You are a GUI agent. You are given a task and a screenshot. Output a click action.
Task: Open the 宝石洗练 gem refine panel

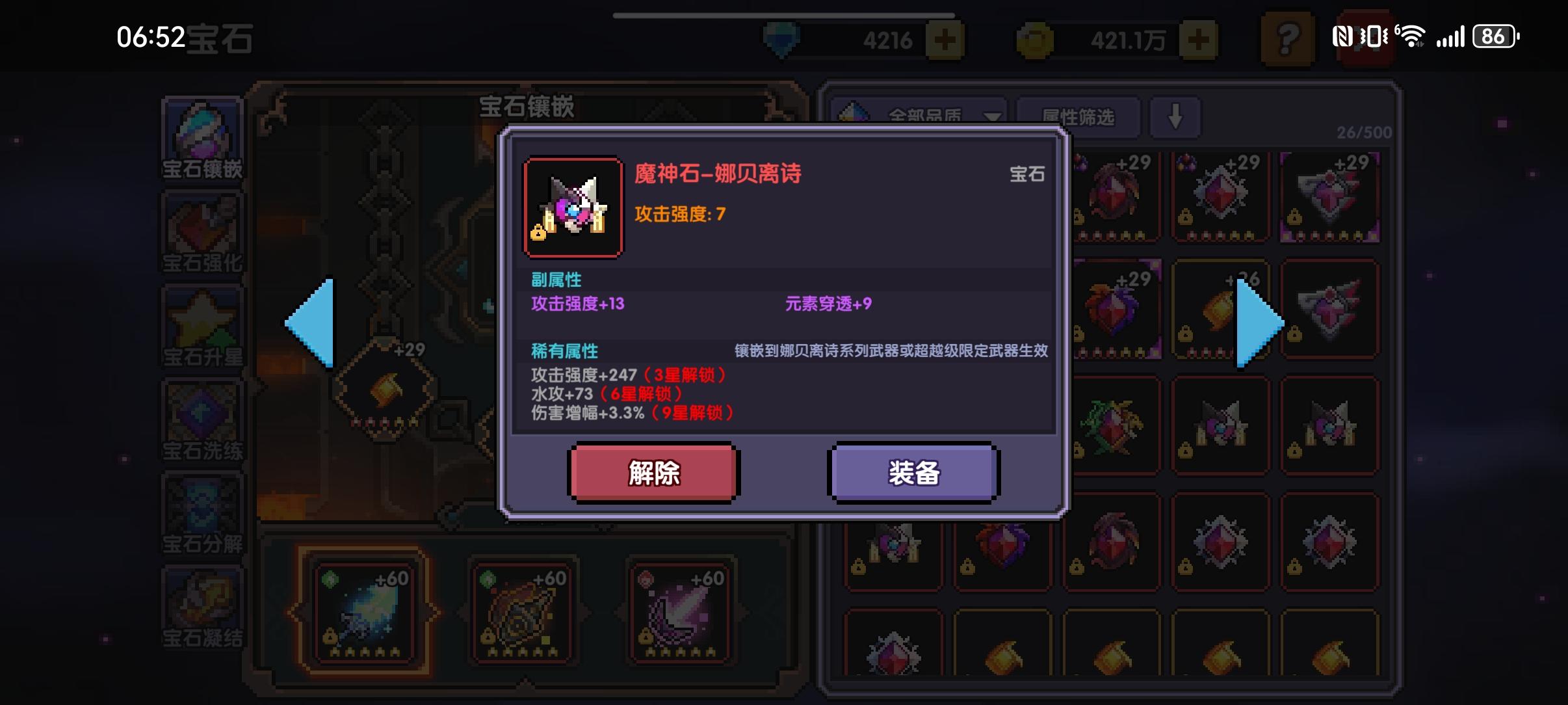(x=202, y=418)
